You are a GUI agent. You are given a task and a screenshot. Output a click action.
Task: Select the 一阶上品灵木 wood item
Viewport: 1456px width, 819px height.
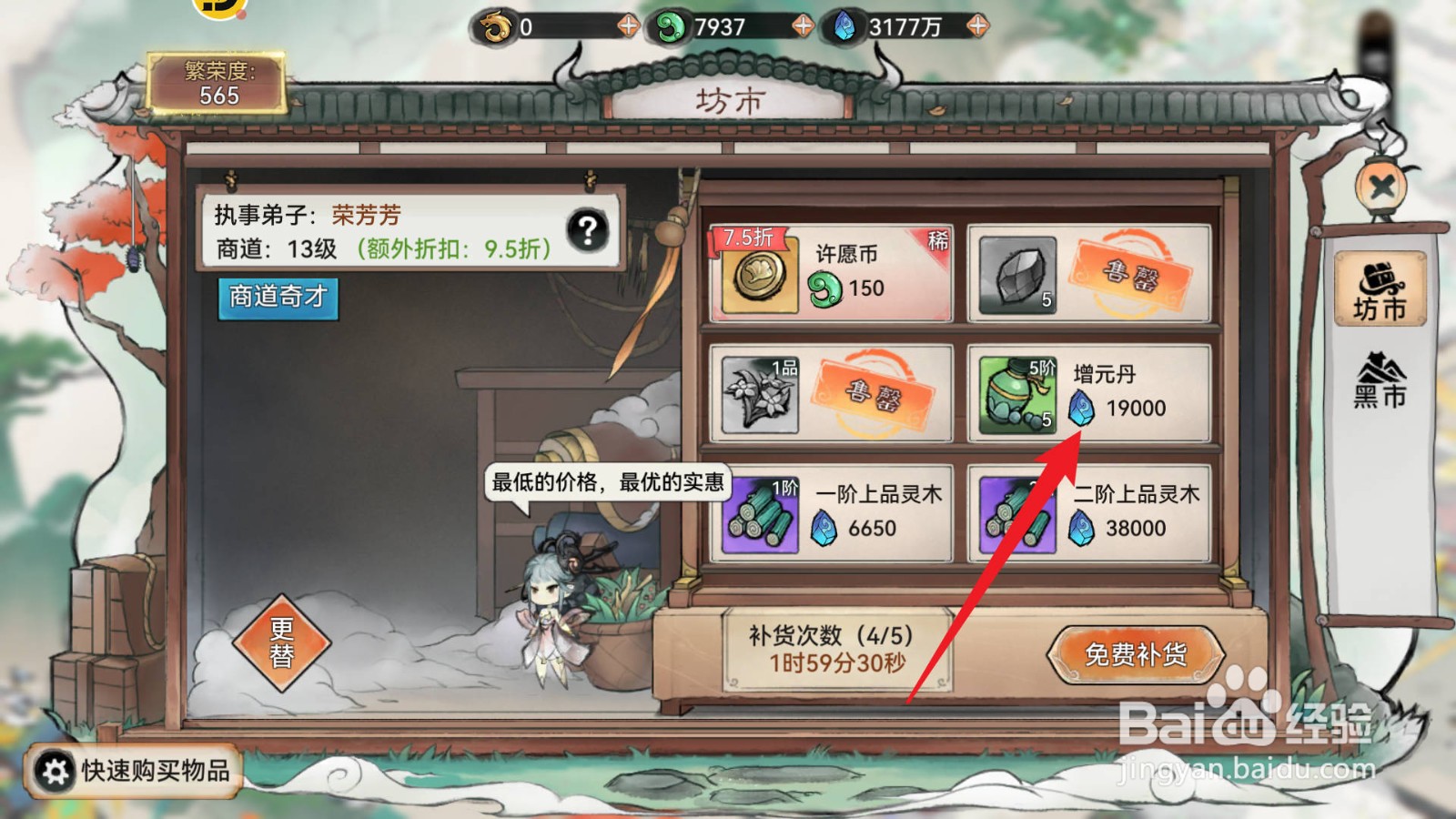click(x=828, y=511)
